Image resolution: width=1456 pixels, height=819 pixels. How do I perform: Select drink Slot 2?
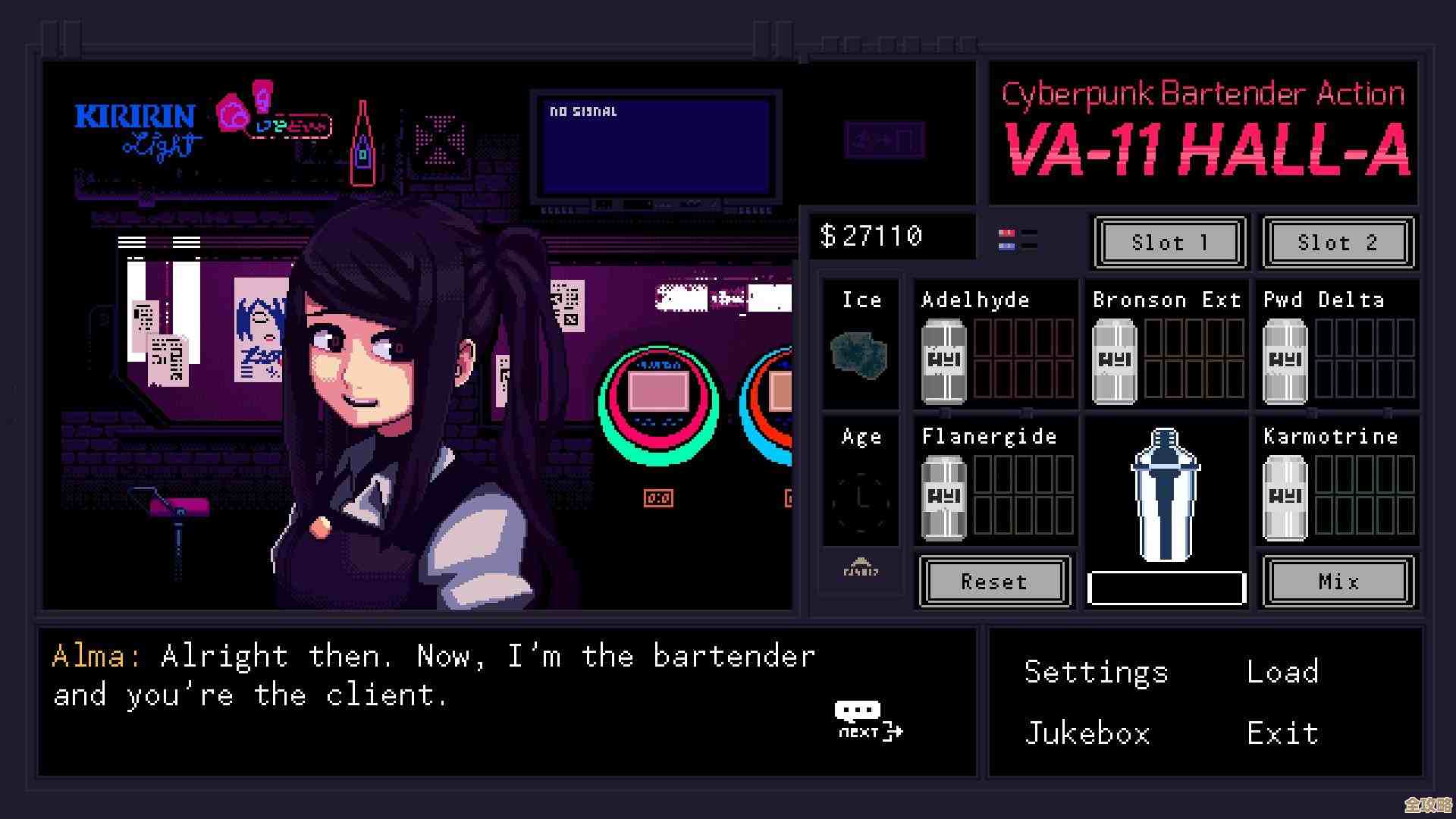pos(1338,243)
